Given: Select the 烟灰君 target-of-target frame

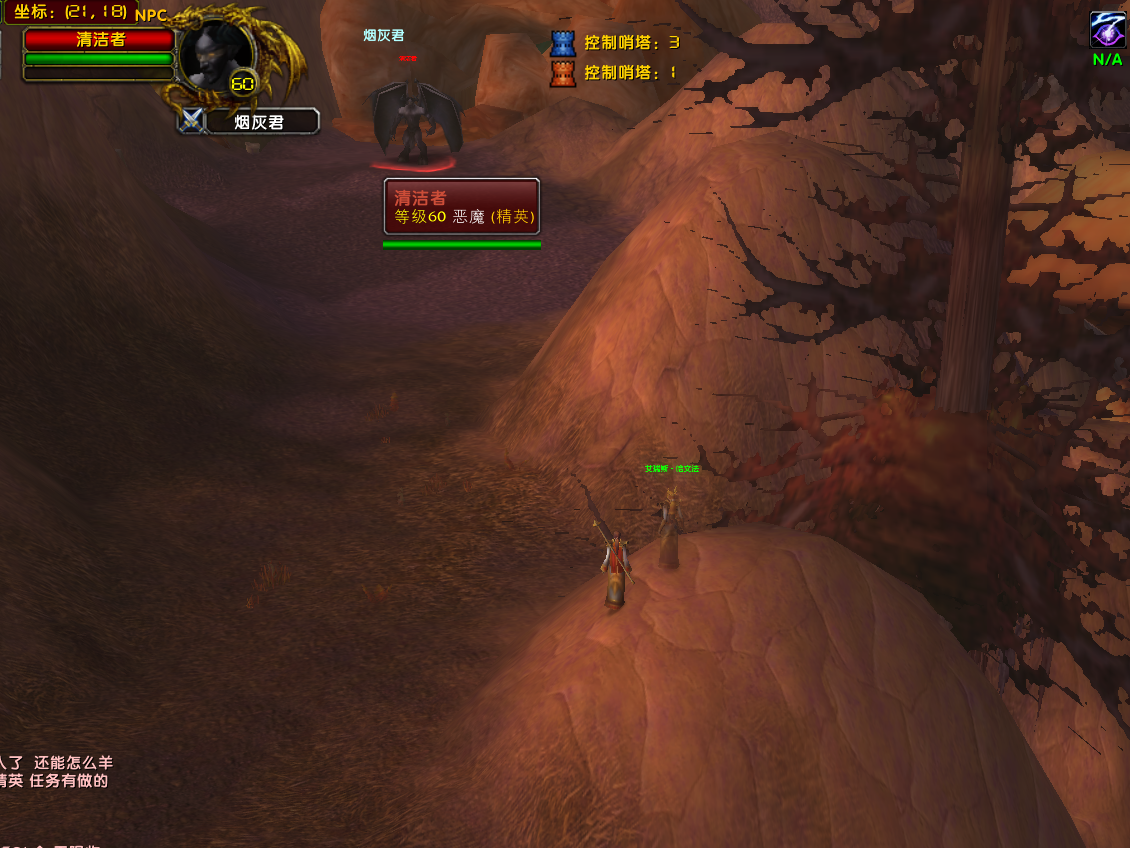Looking at the screenshot, I should pos(261,122).
